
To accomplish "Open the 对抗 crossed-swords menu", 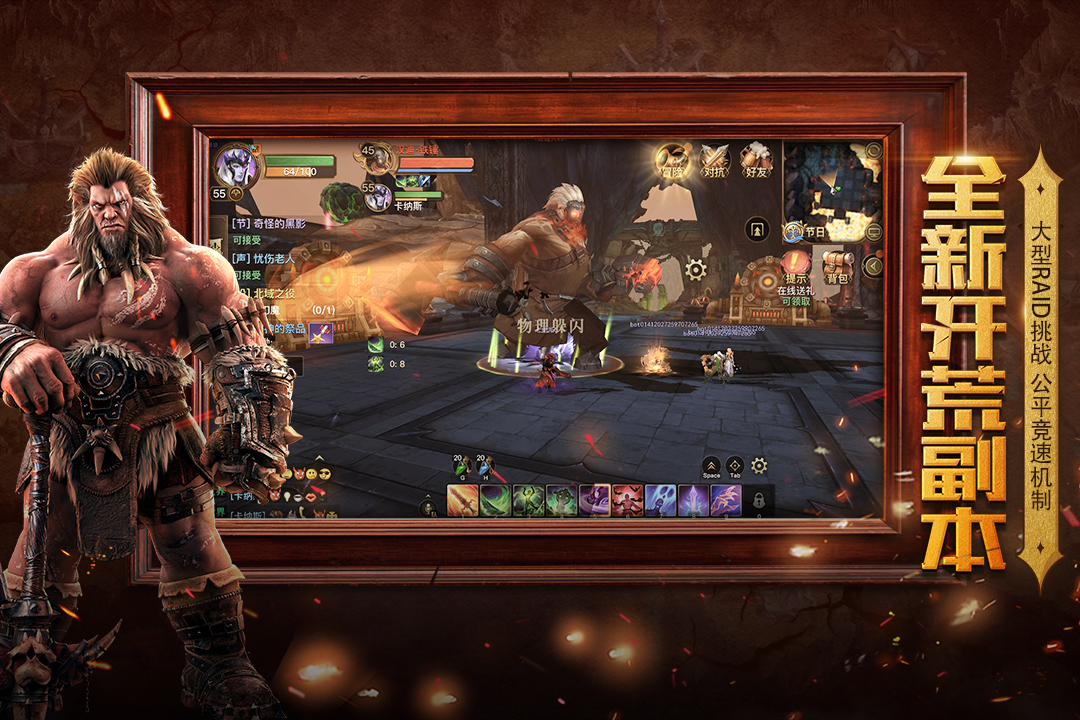I will 714,160.
